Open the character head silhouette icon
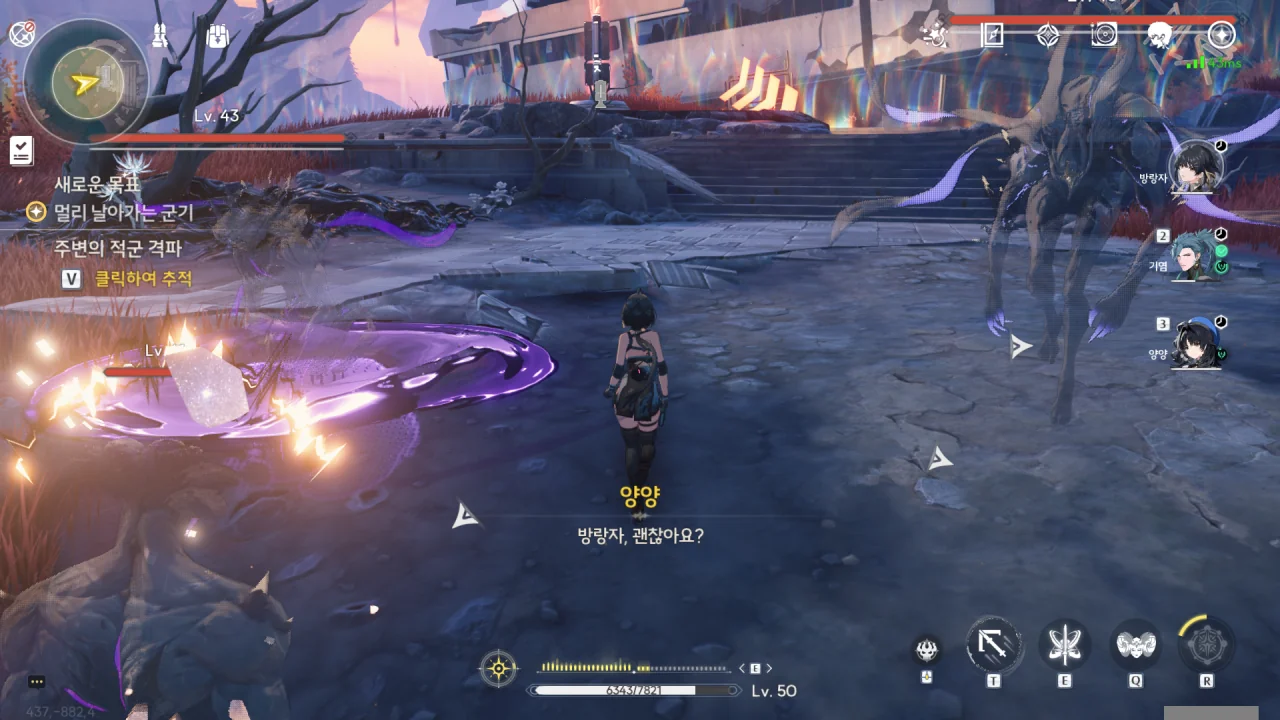 (1160, 35)
